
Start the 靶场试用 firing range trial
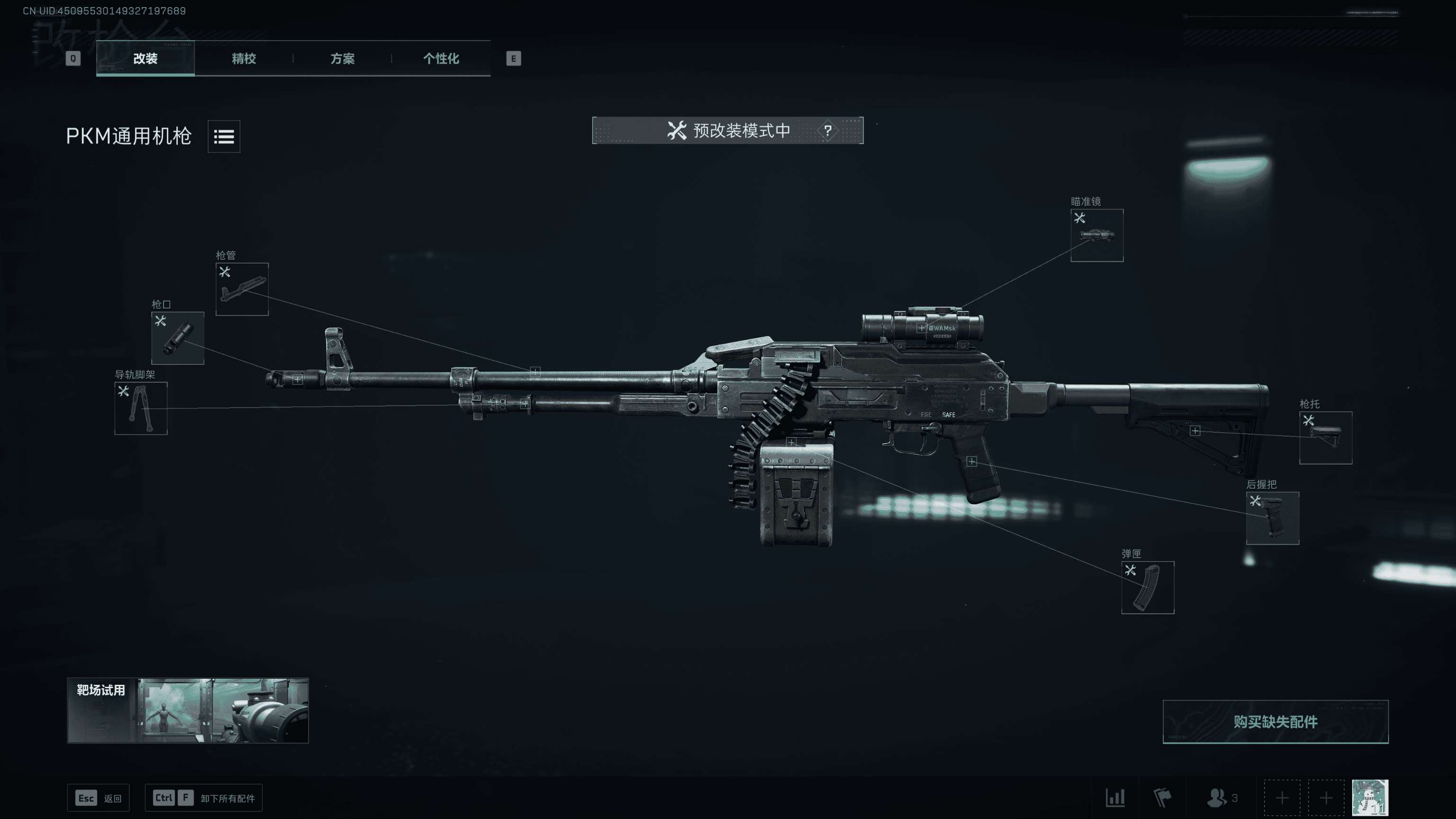pos(188,710)
